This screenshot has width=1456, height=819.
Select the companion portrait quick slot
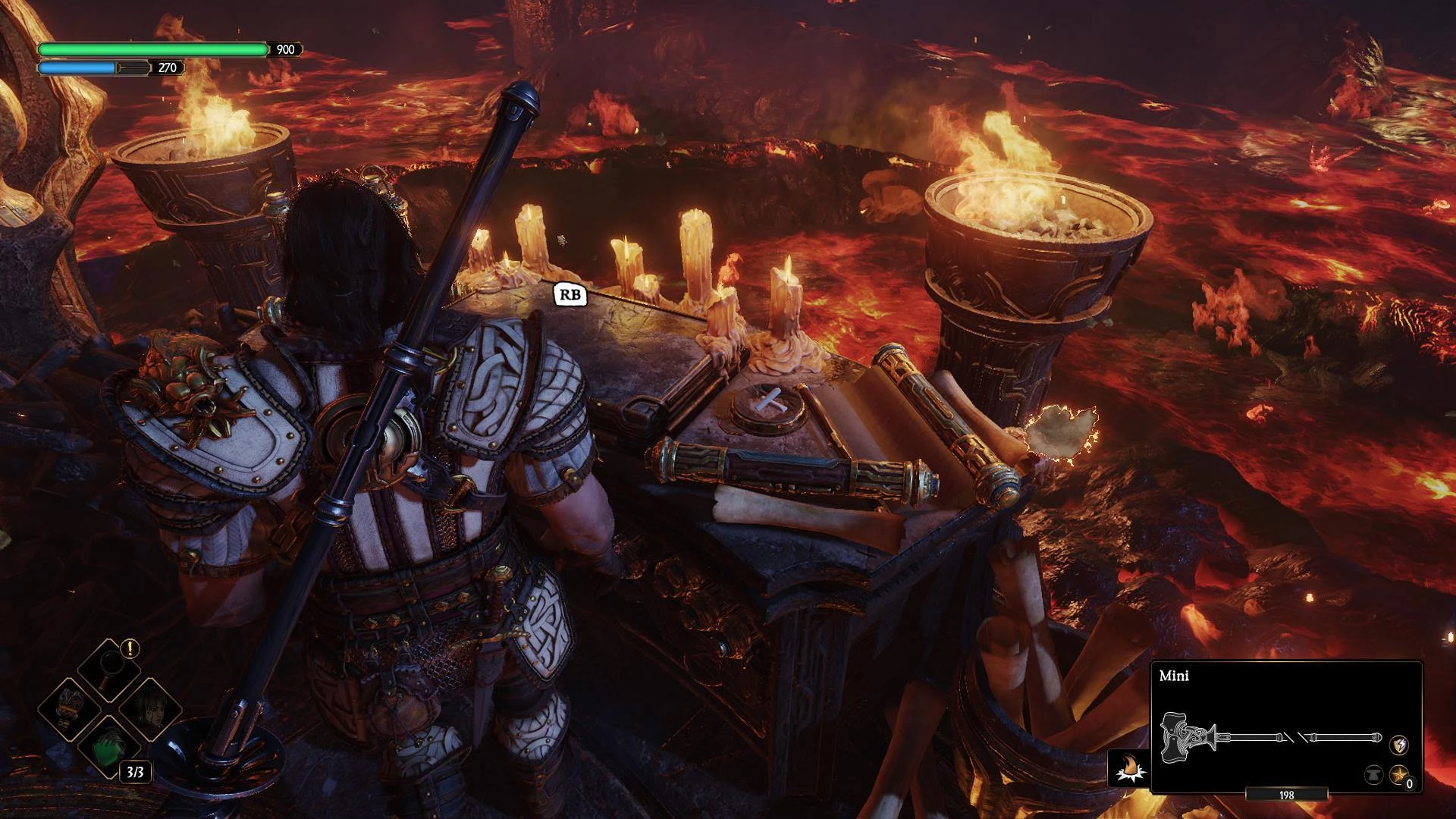tap(151, 709)
